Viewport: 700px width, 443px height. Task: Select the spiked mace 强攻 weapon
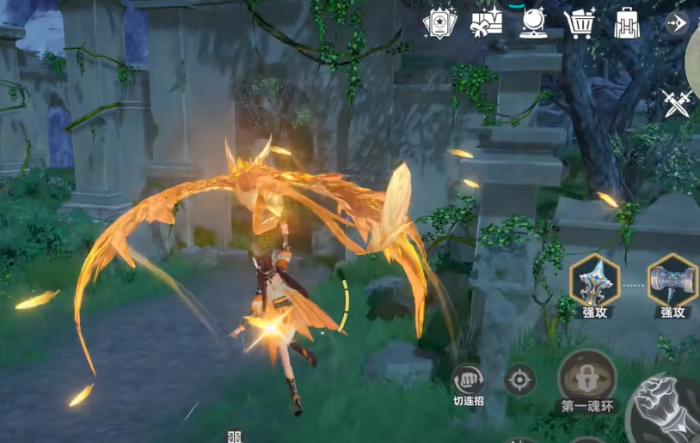coord(594,281)
